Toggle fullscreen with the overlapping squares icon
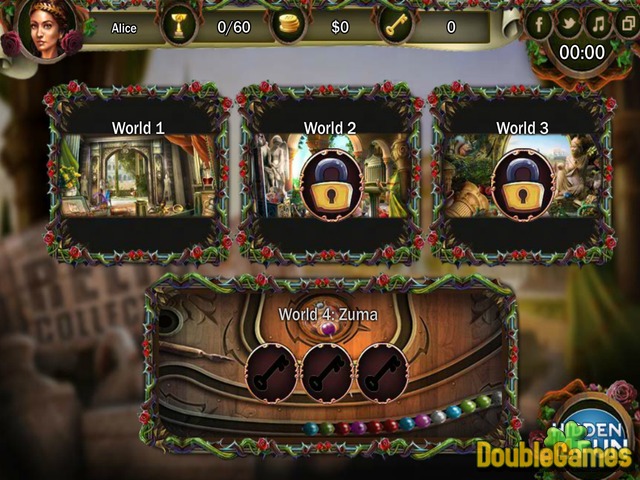 pyautogui.click(x=626, y=22)
